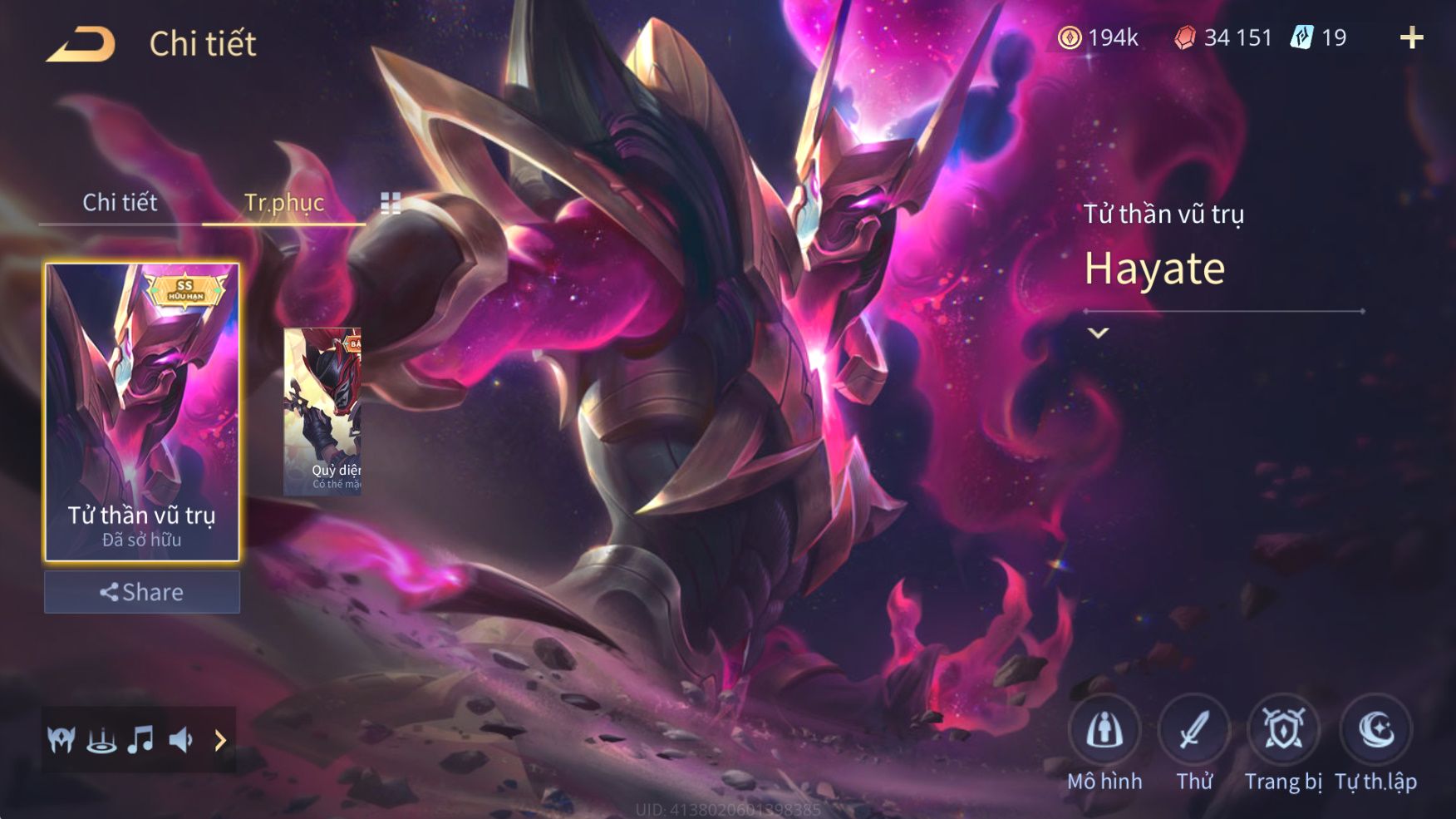The width and height of the screenshot is (1456, 819).
Task: Share this skin
Action: [x=142, y=592]
